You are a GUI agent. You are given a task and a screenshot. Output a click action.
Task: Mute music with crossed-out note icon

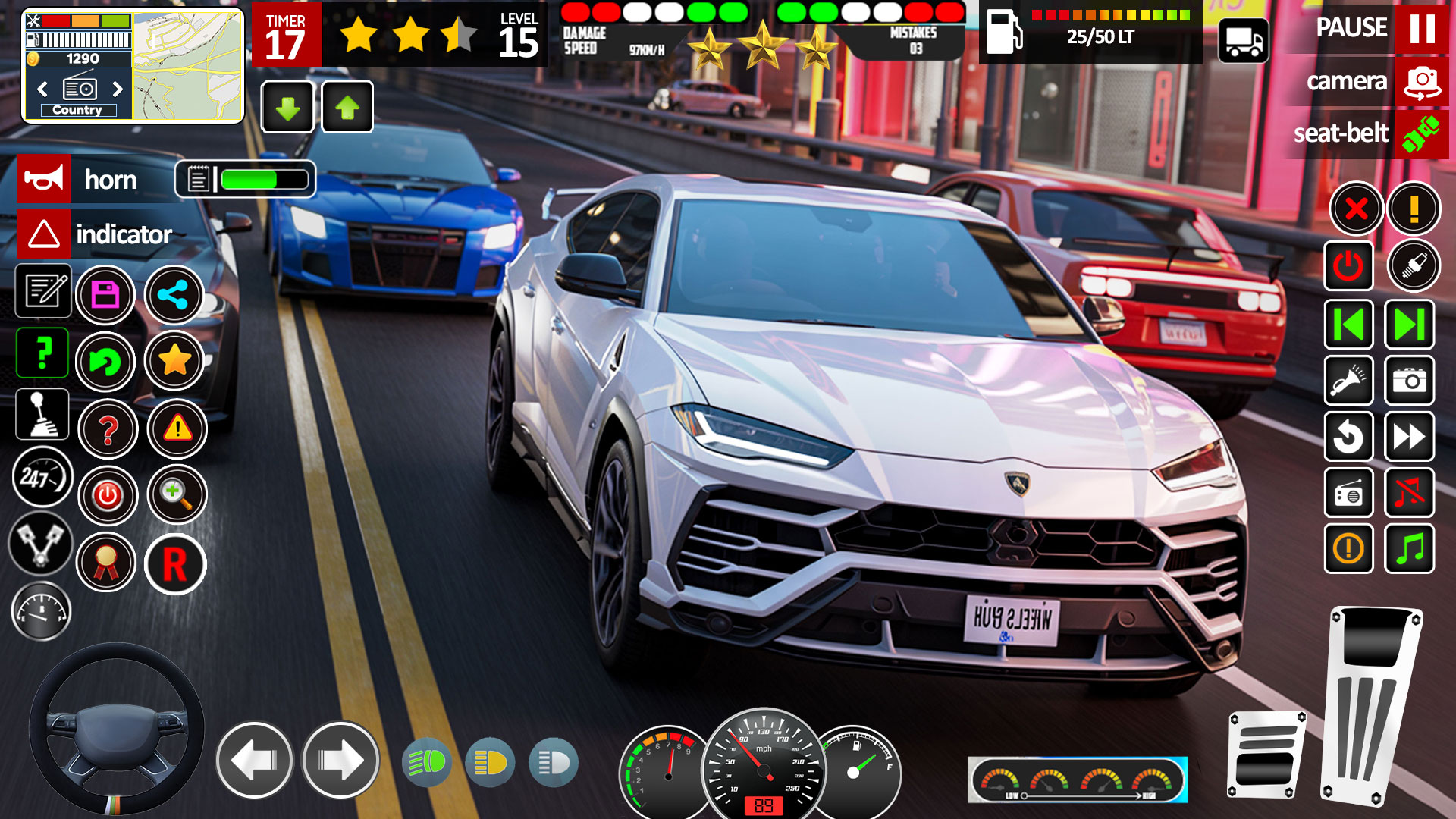[1409, 493]
